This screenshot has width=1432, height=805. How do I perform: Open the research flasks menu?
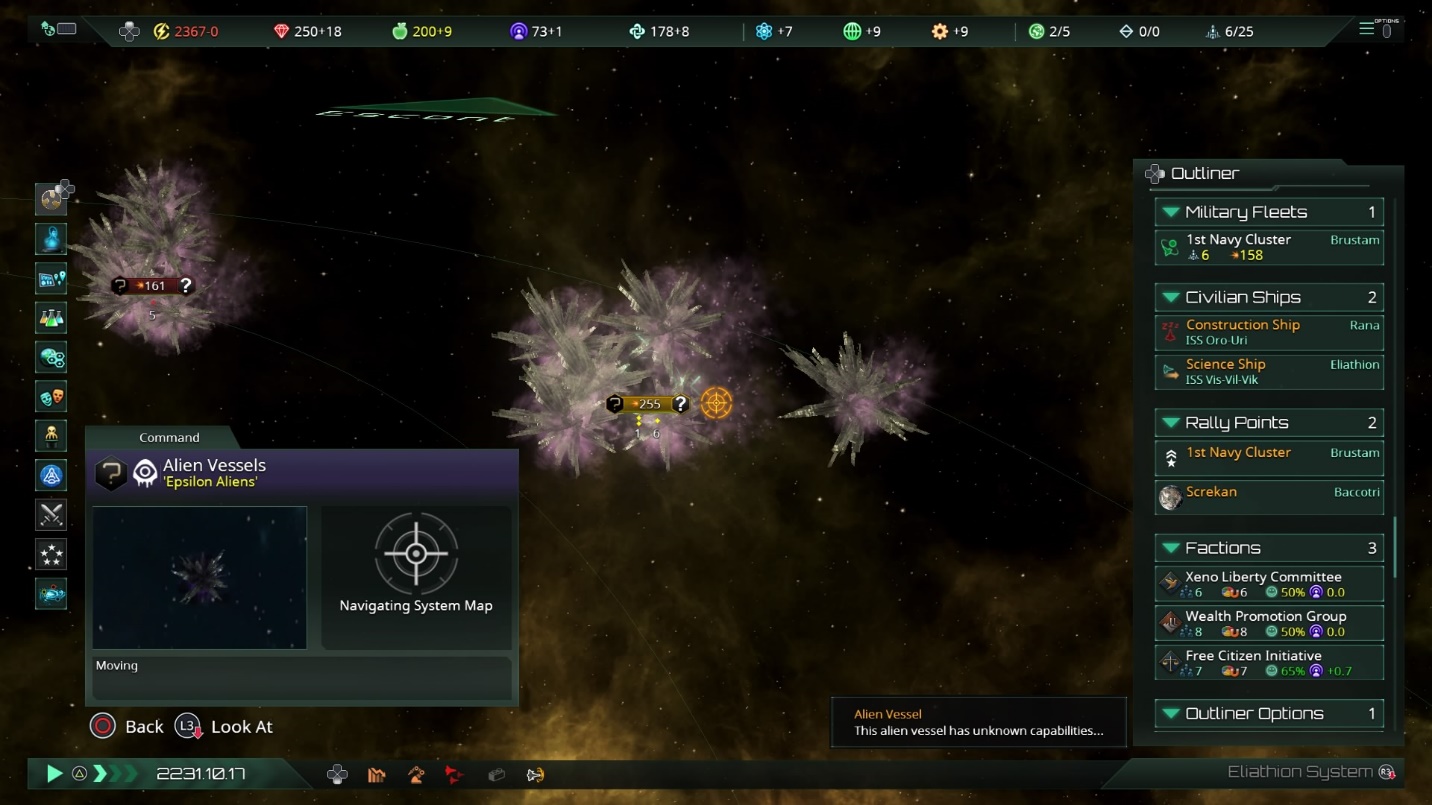point(51,318)
